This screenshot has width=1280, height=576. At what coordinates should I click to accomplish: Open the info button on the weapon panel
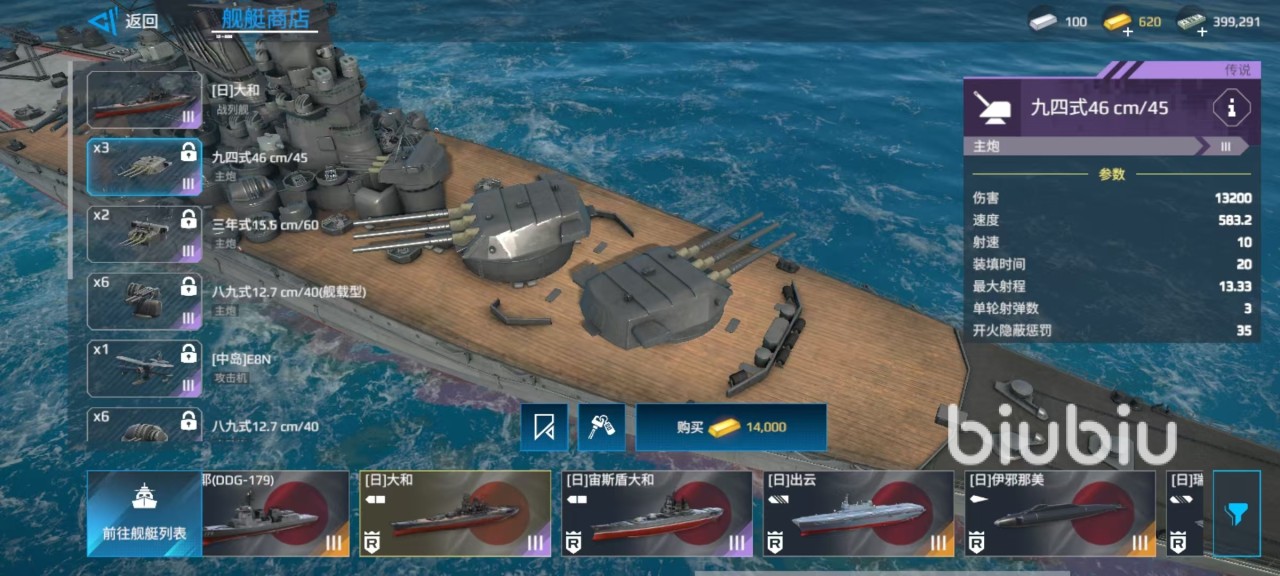pyautogui.click(x=1230, y=108)
